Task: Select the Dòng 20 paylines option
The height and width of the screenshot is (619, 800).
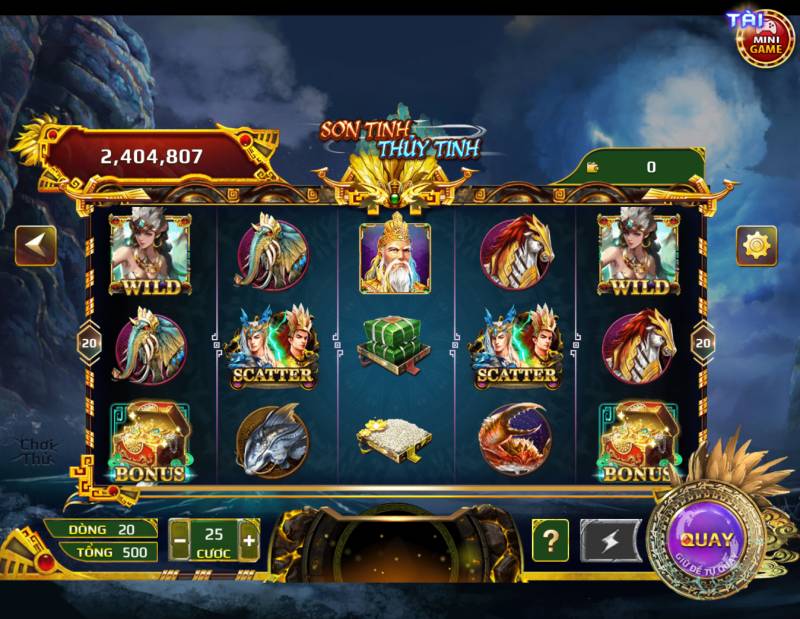Action: coord(102,528)
